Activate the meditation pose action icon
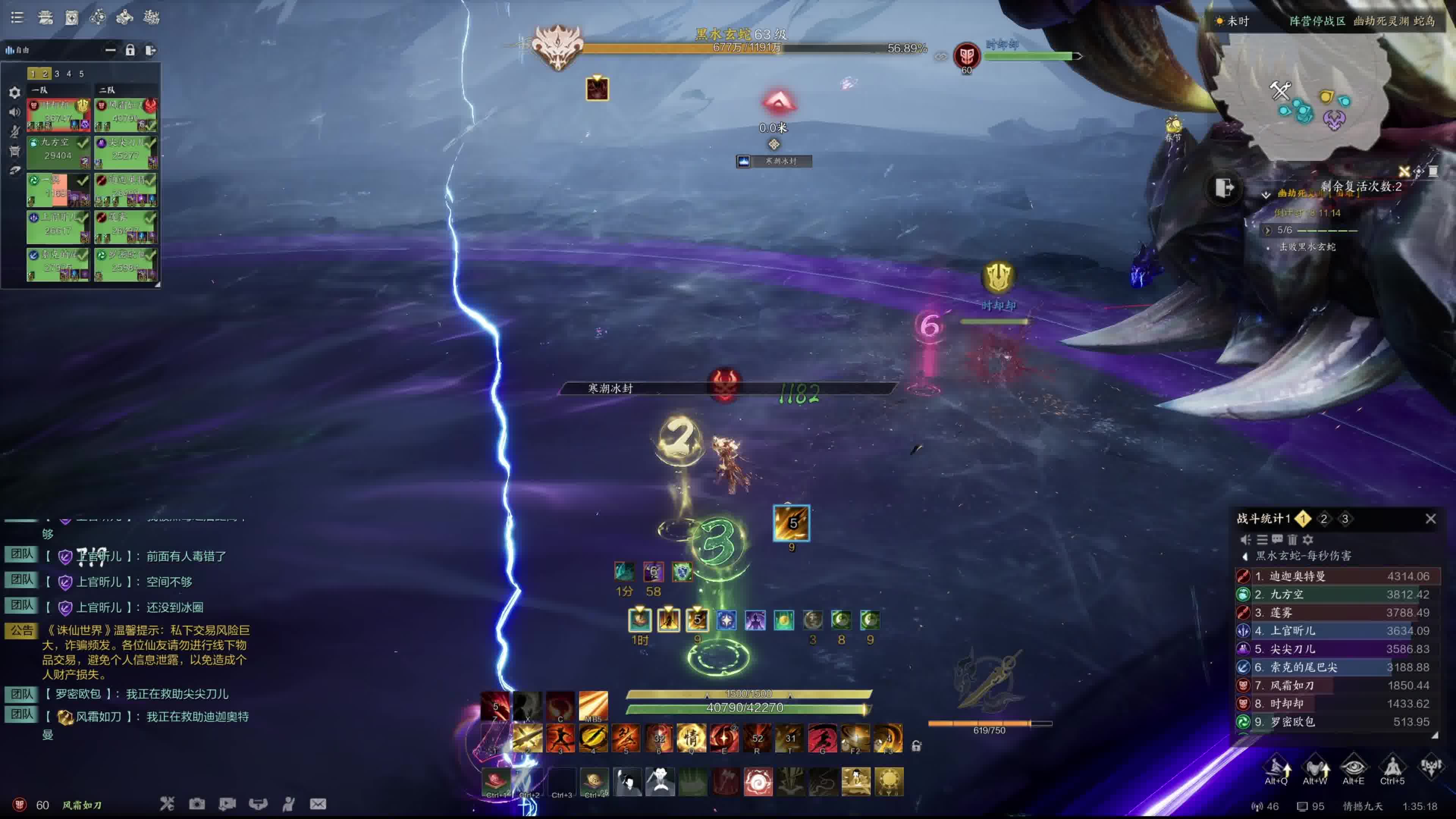This screenshot has width=1456, height=819. (x=1392, y=767)
